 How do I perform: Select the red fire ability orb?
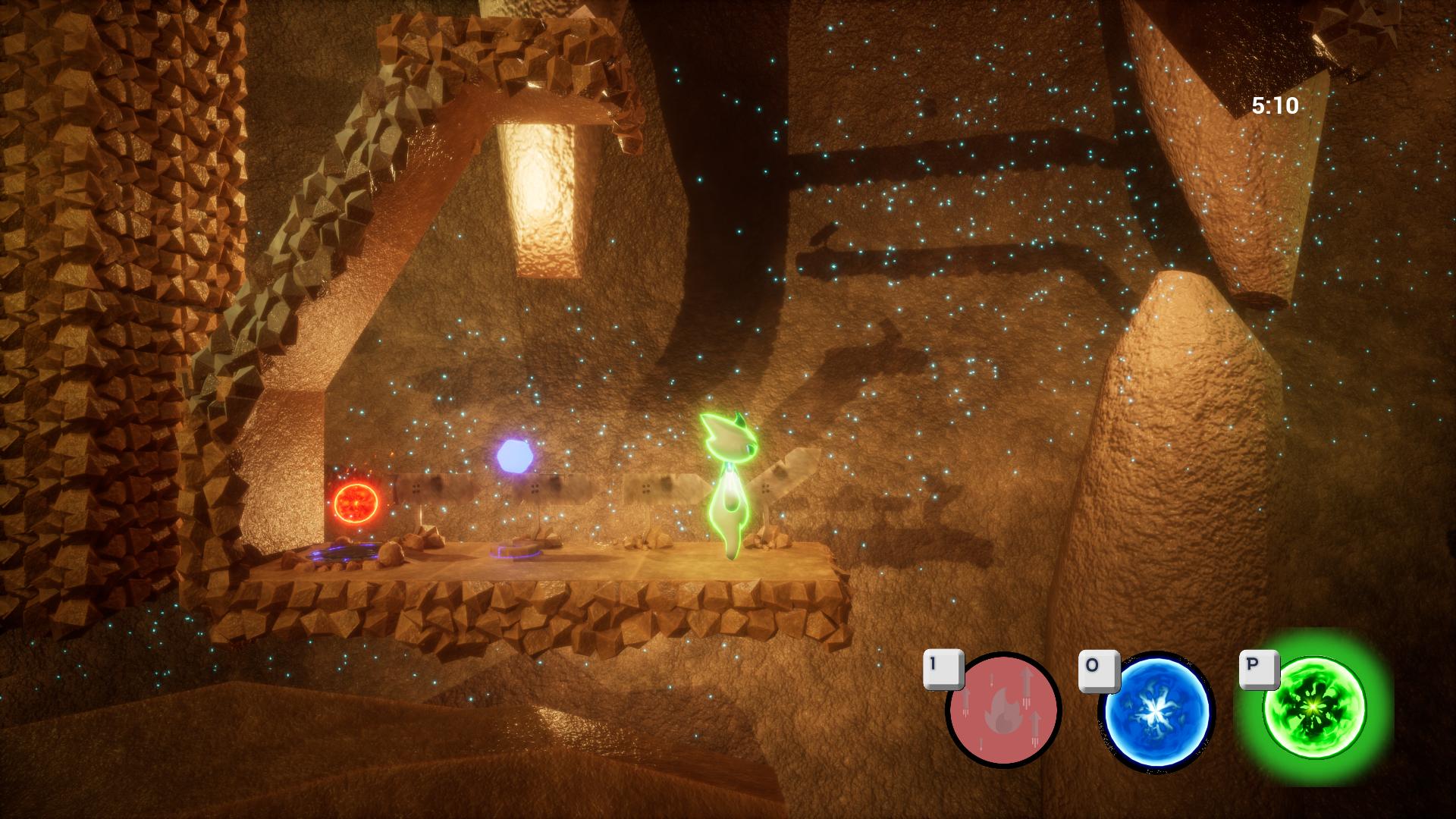click(1003, 711)
